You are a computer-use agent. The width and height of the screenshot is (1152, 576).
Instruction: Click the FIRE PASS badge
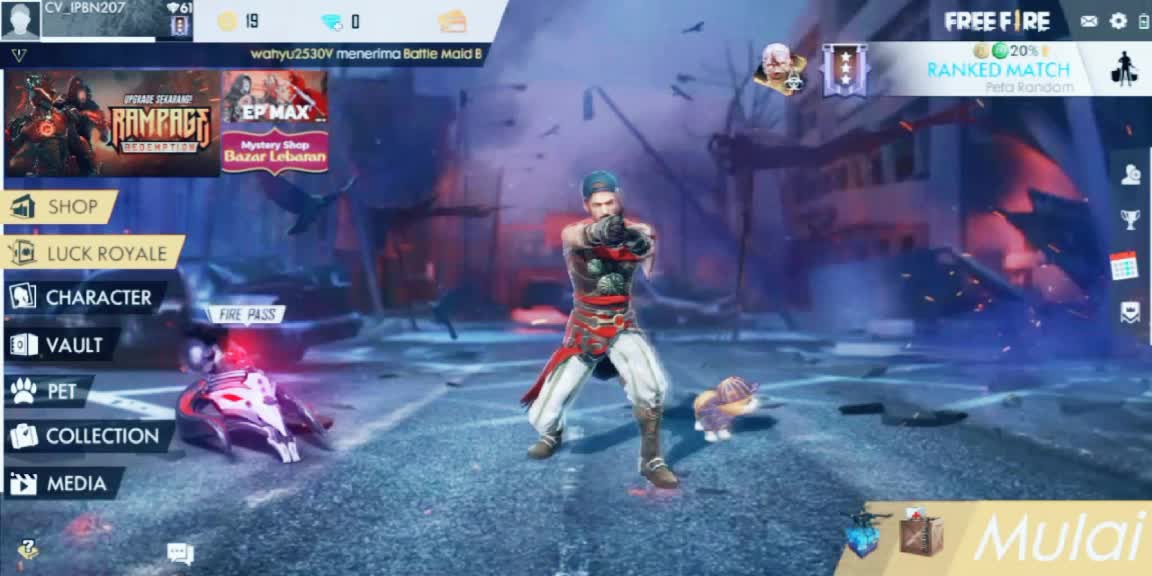245,315
